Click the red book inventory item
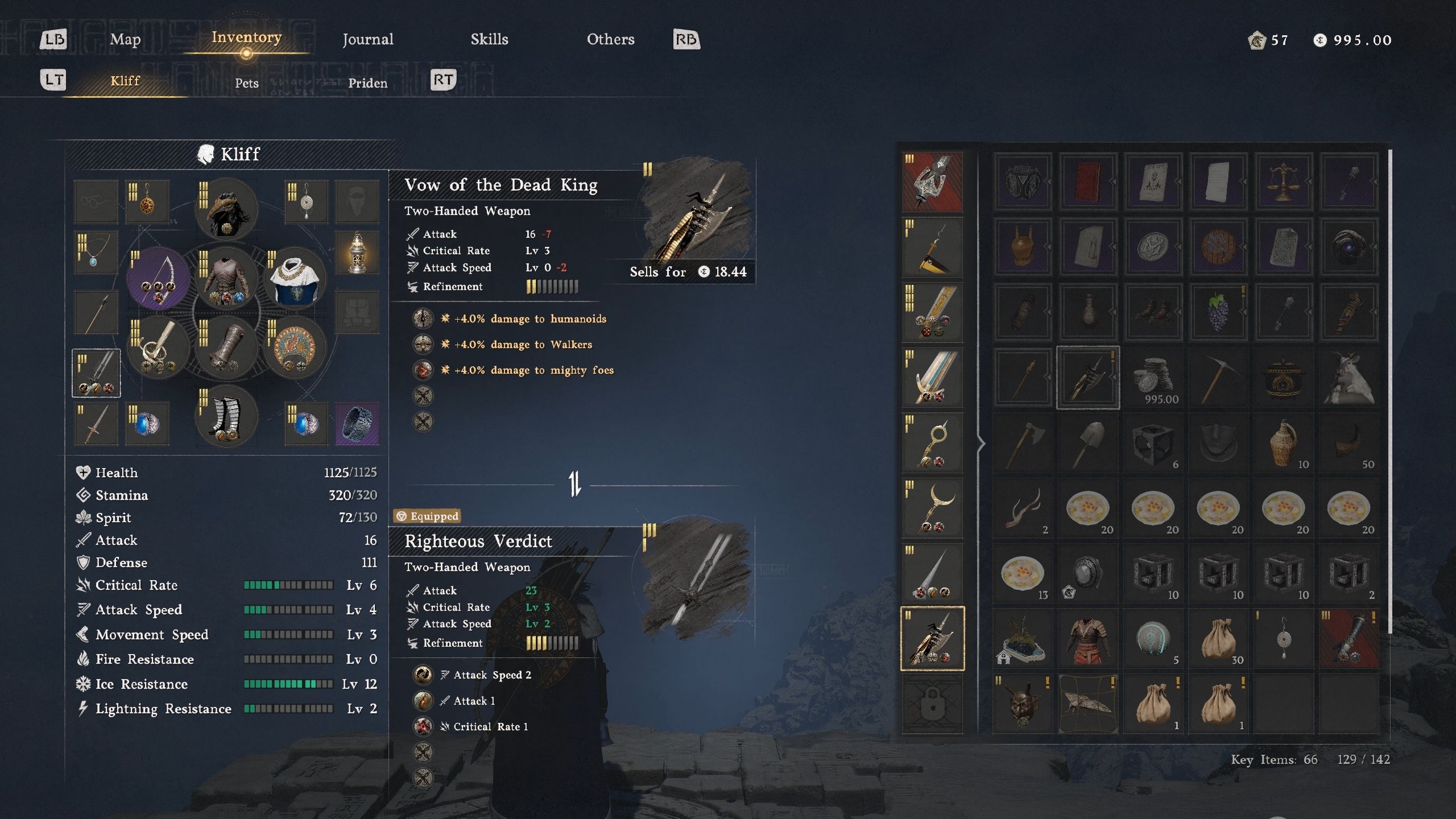The image size is (1456, 819). pos(1087,182)
